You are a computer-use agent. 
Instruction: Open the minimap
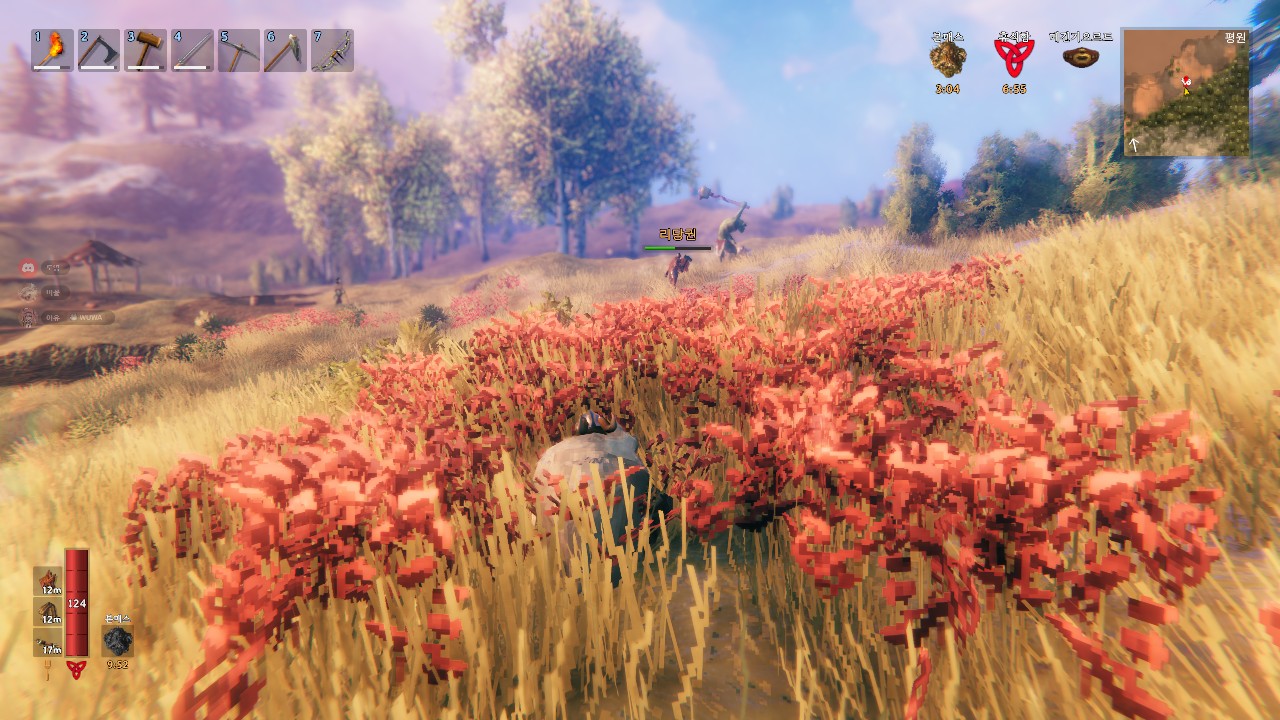(x=1186, y=92)
